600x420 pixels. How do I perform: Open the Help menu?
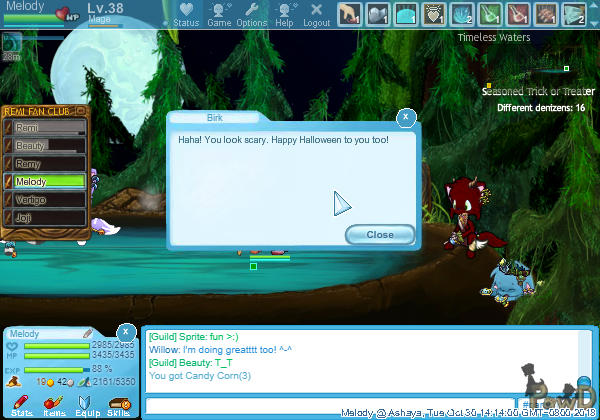pos(285,14)
